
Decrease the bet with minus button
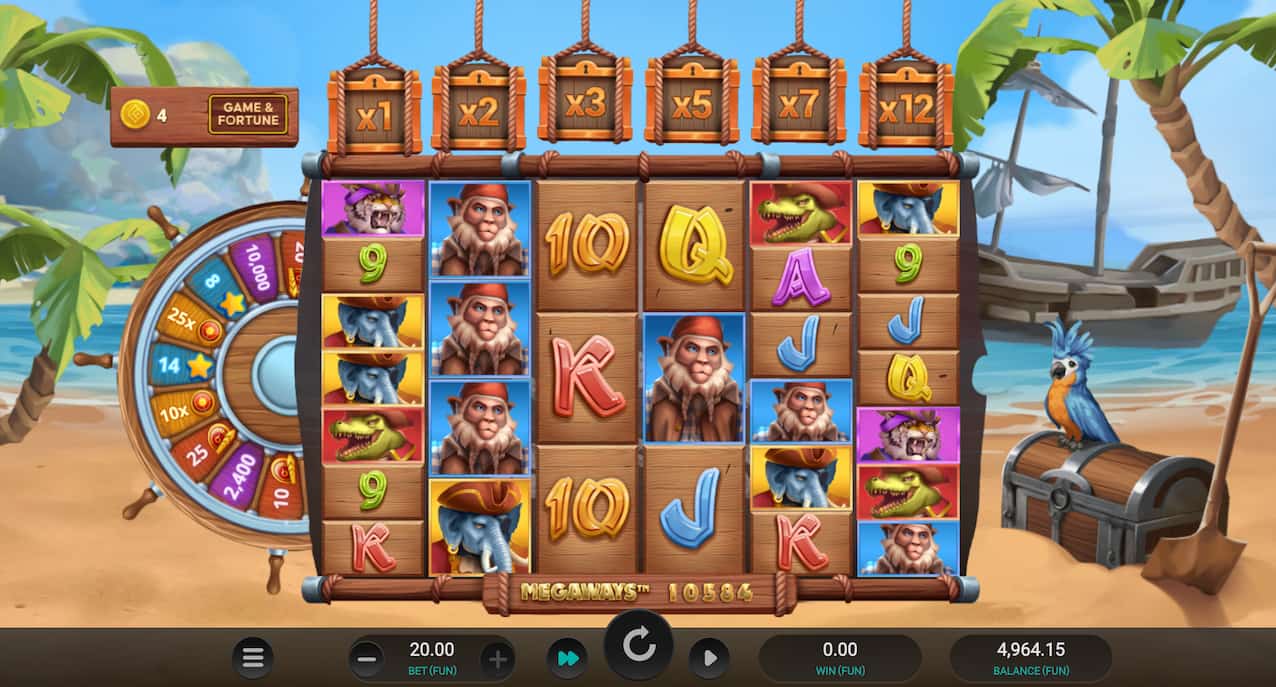[x=367, y=658]
